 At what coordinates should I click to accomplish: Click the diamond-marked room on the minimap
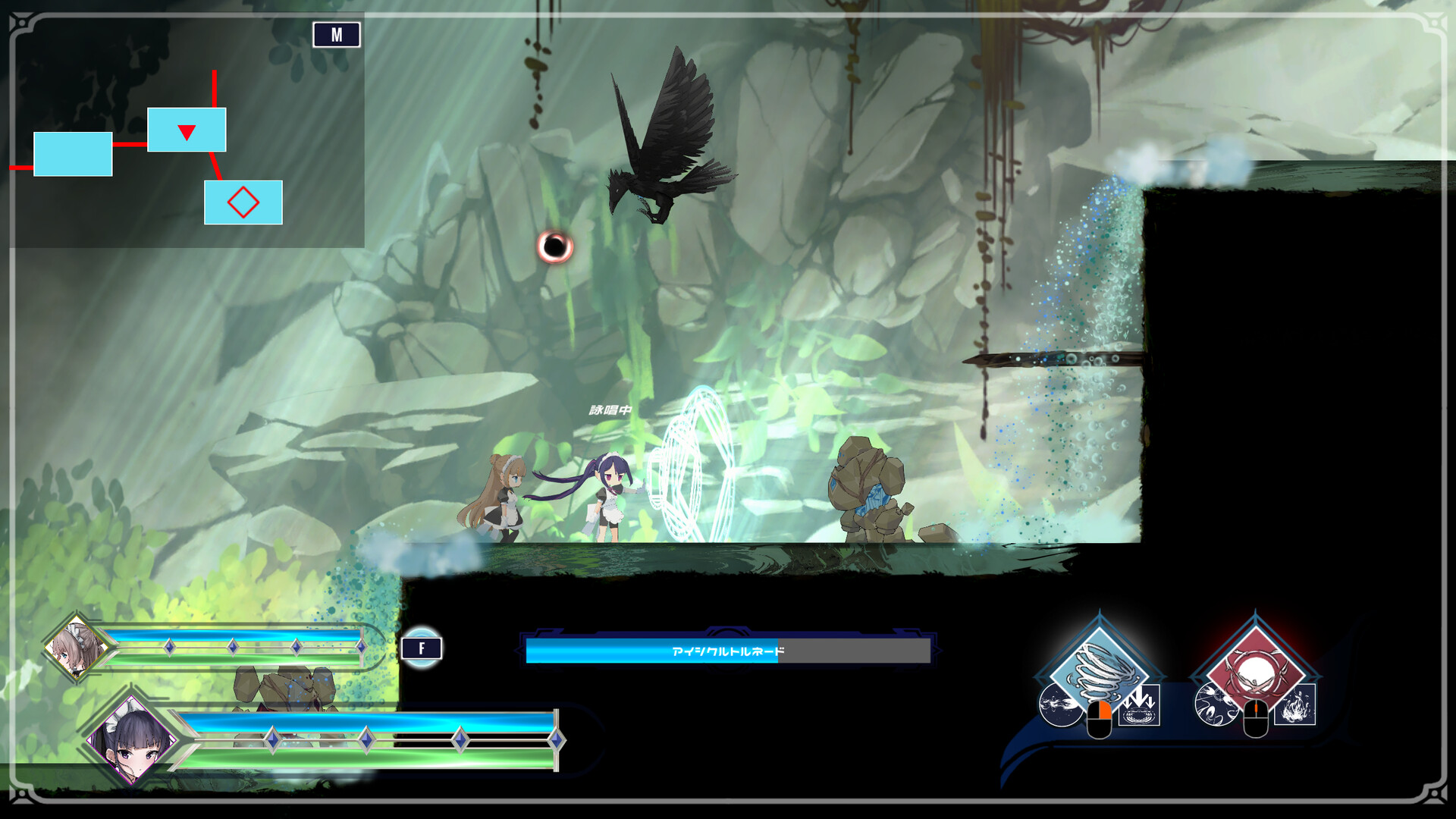click(x=243, y=202)
